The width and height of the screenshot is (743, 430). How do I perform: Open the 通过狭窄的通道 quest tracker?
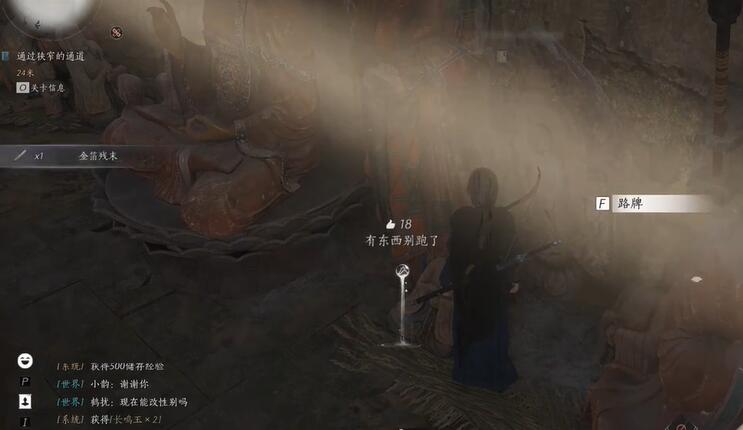(50, 57)
